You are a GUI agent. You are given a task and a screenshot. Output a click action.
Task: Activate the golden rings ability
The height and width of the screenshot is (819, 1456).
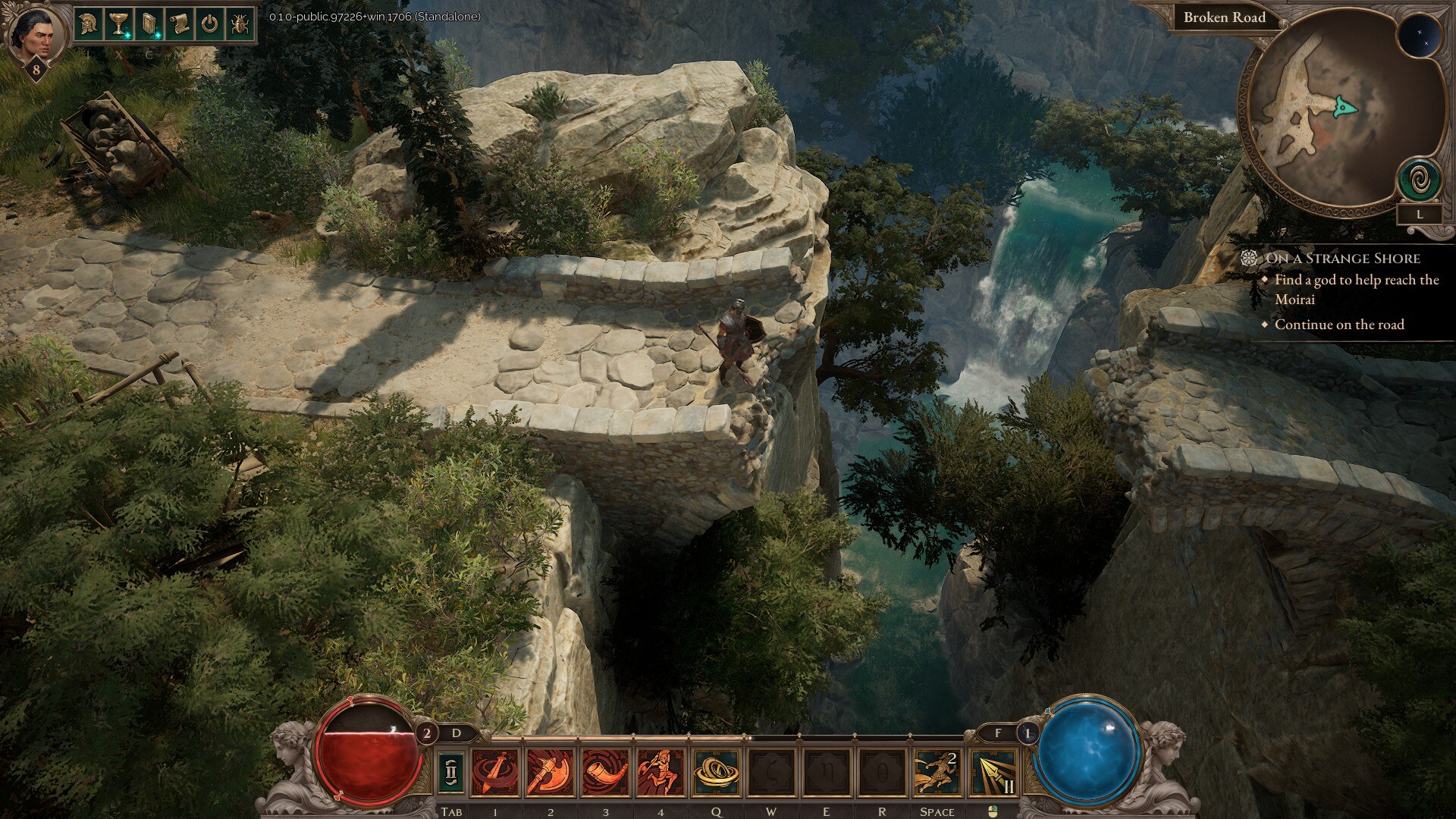[x=716, y=773]
